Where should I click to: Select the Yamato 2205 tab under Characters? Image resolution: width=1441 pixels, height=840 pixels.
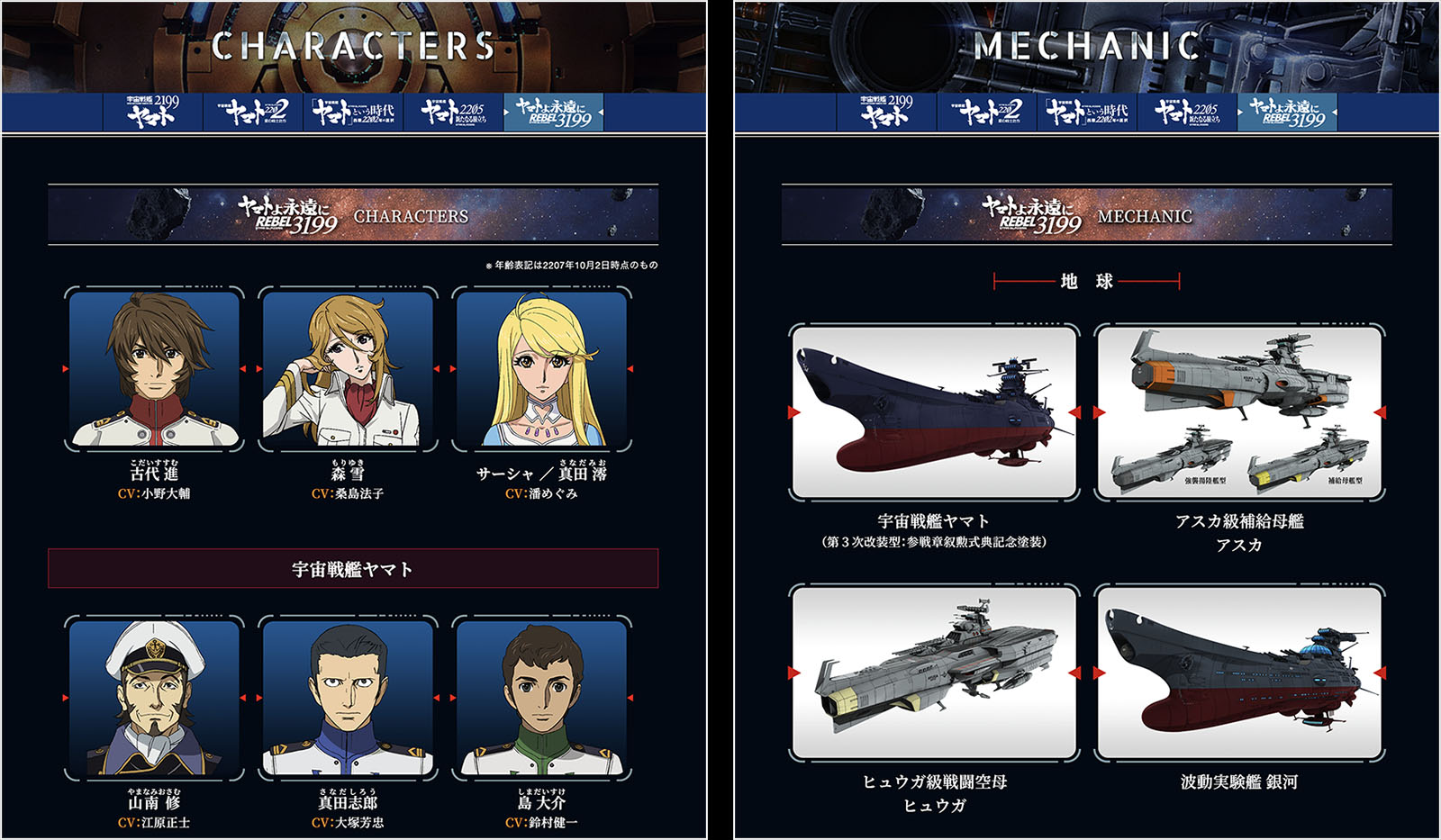tap(453, 113)
